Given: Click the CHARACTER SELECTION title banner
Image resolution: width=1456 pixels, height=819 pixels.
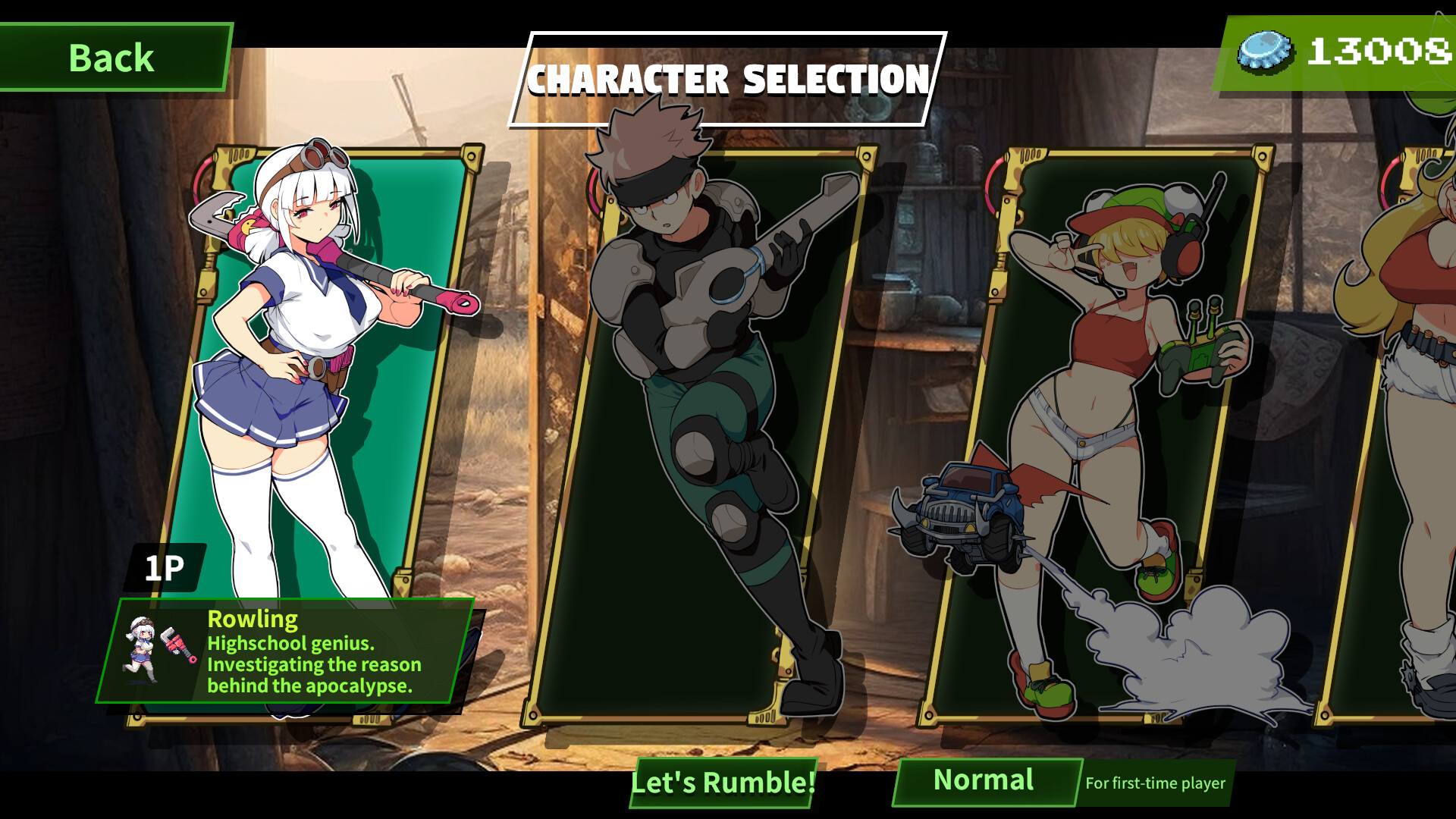Looking at the screenshot, I should 729,77.
